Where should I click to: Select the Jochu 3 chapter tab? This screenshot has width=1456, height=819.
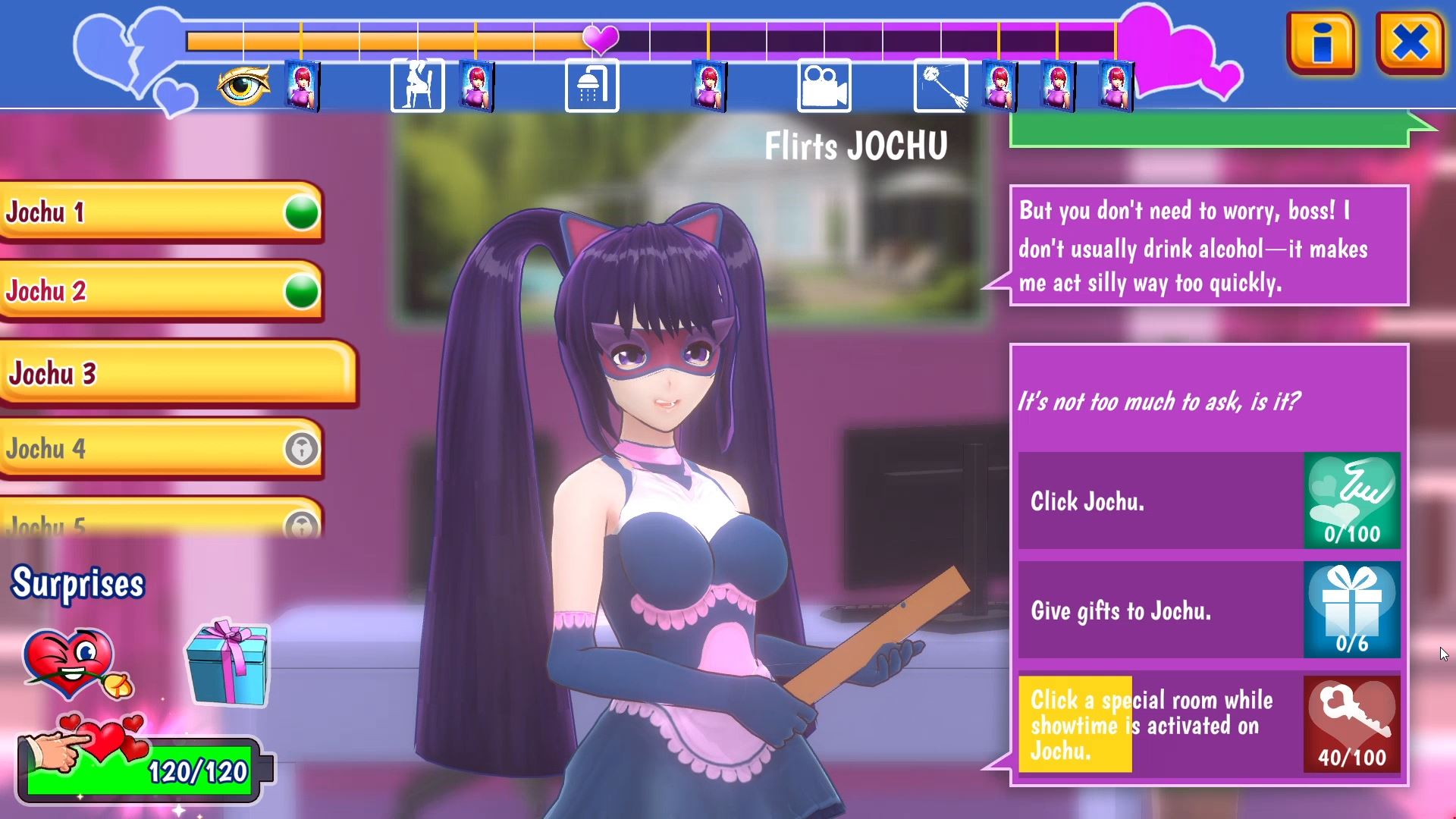tap(152, 372)
